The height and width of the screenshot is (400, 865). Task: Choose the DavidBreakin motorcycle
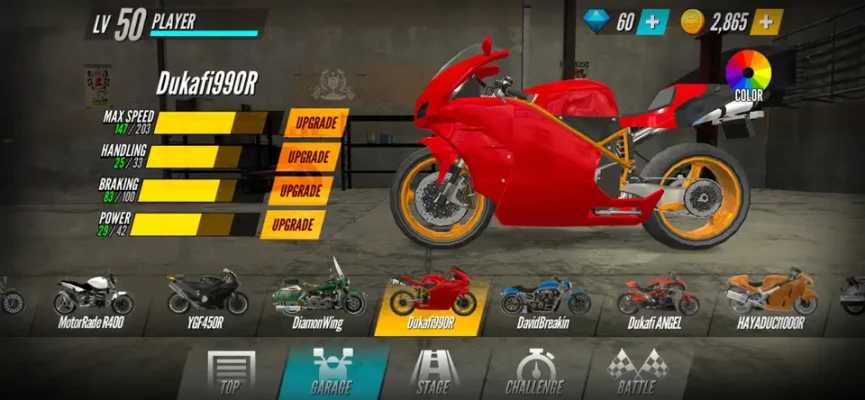(x=543, y=298)
